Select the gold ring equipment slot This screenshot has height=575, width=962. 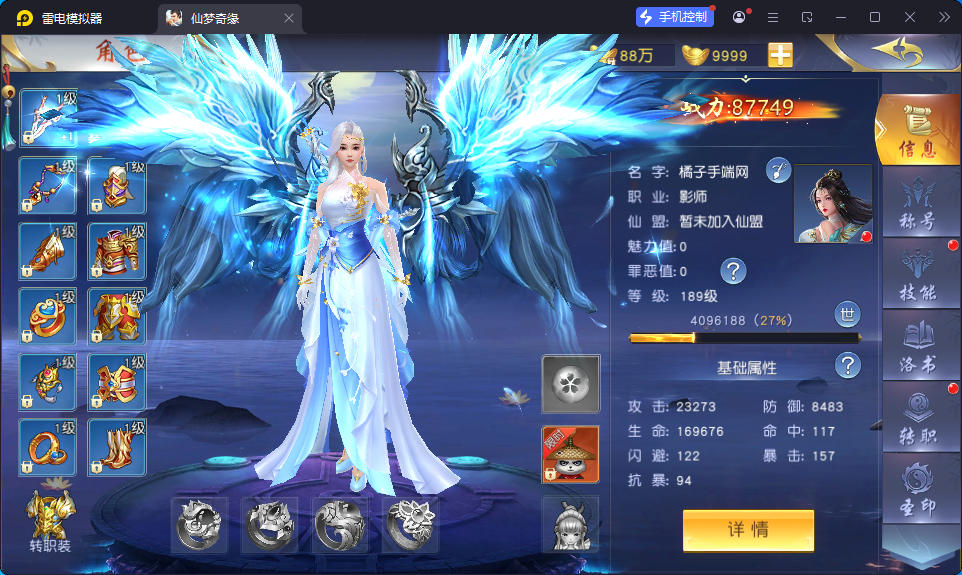click(x=48, y=446)
